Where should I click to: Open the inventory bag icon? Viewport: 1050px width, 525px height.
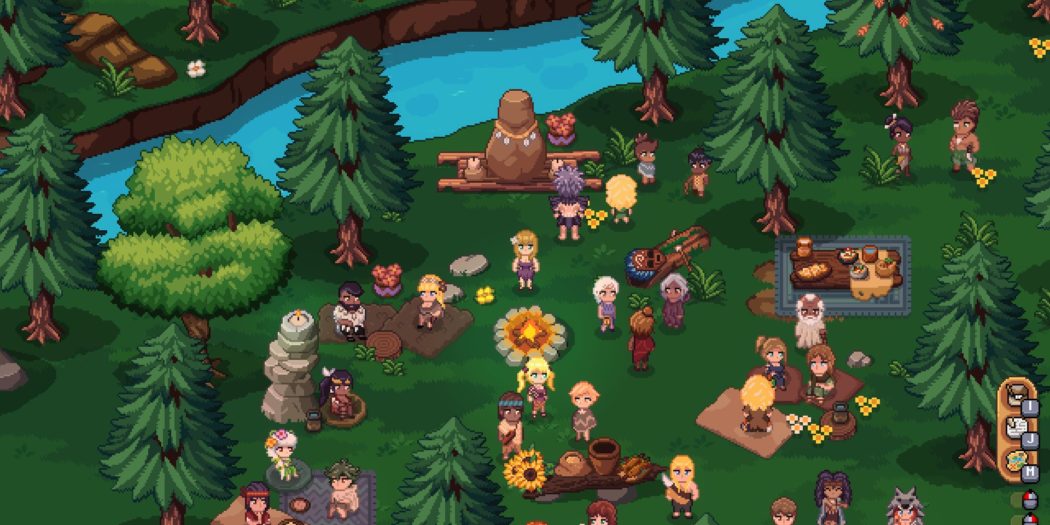1015,398
